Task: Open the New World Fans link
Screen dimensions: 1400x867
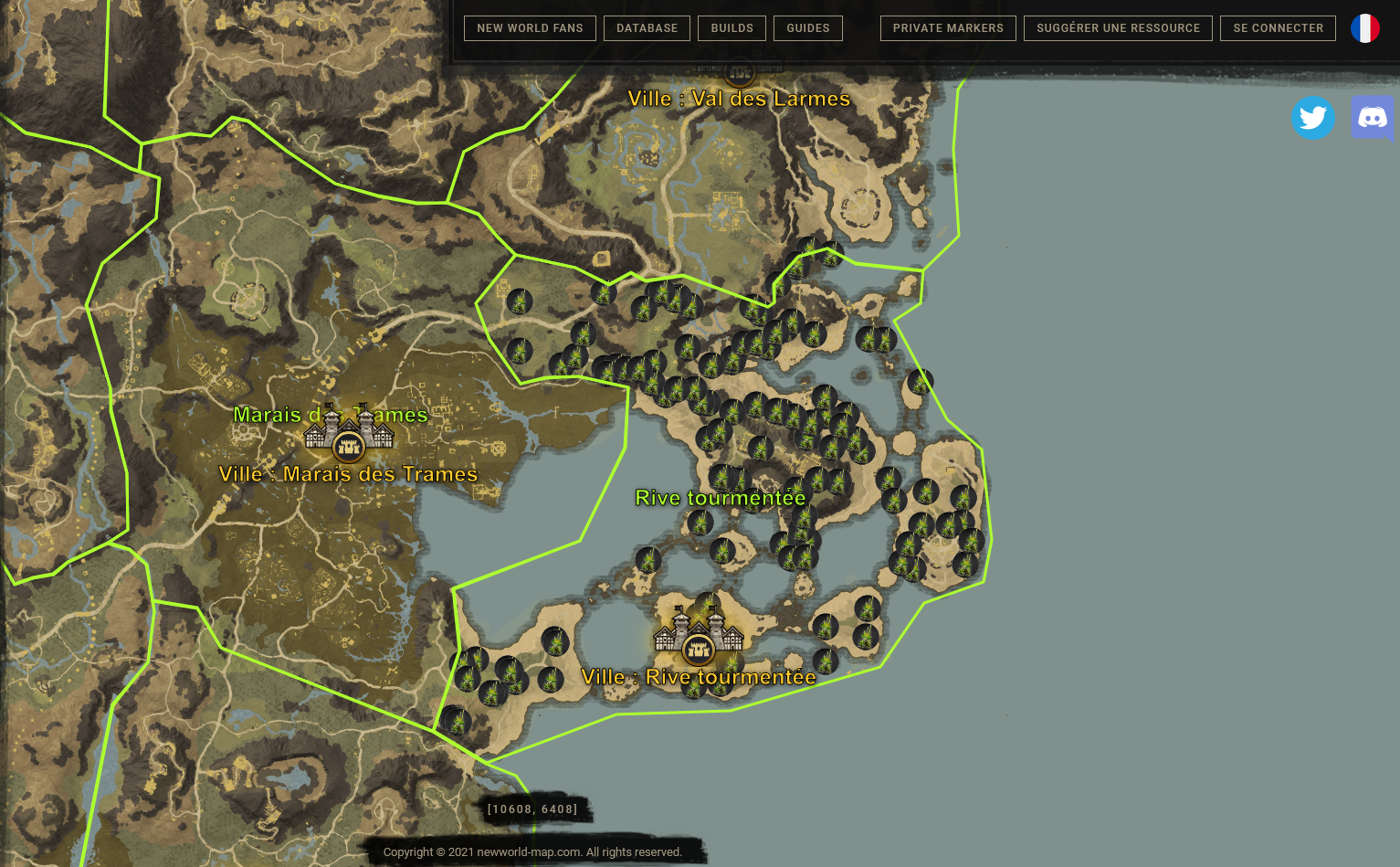Action: 530,28
